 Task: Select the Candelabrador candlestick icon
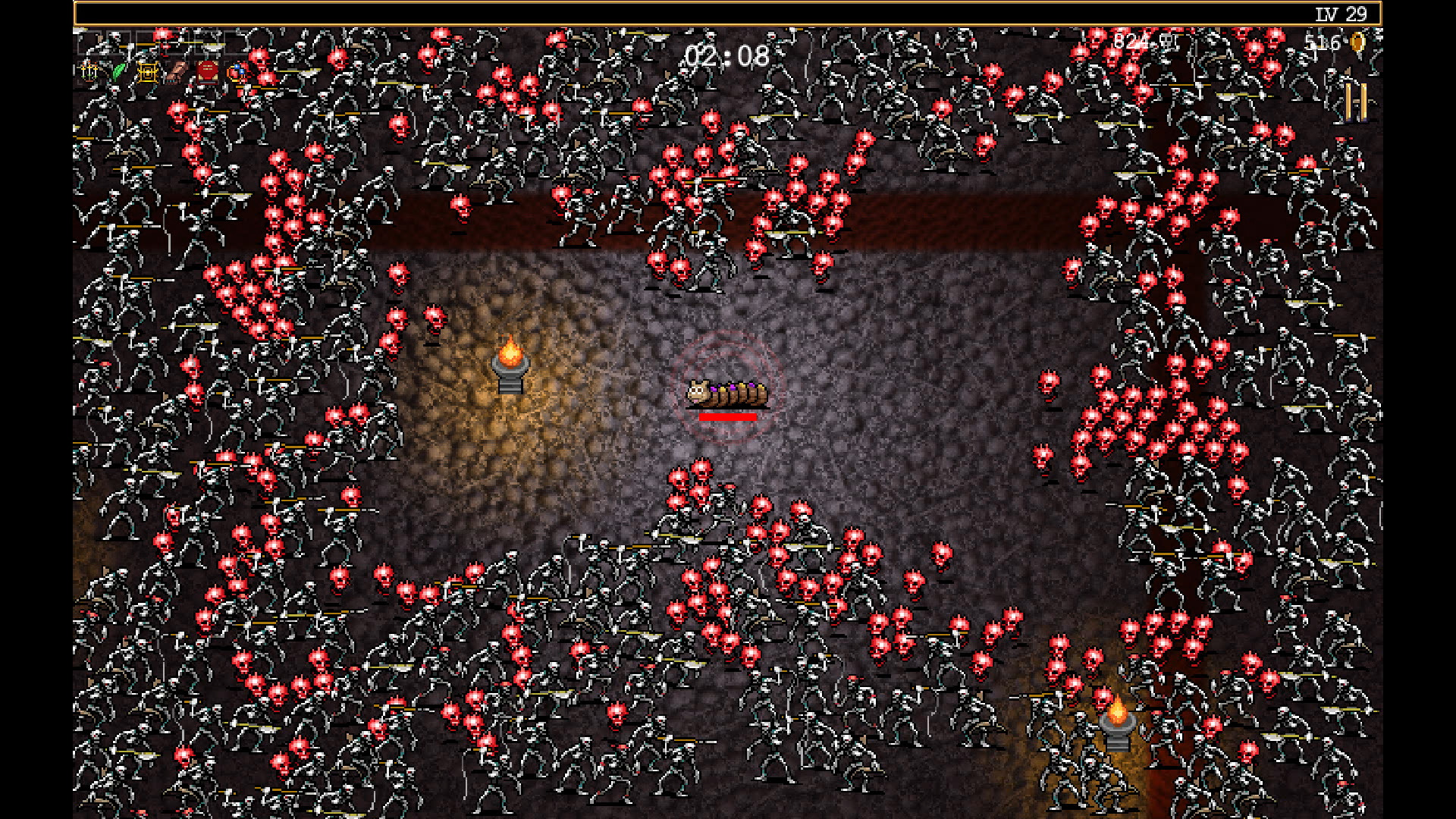89,71
